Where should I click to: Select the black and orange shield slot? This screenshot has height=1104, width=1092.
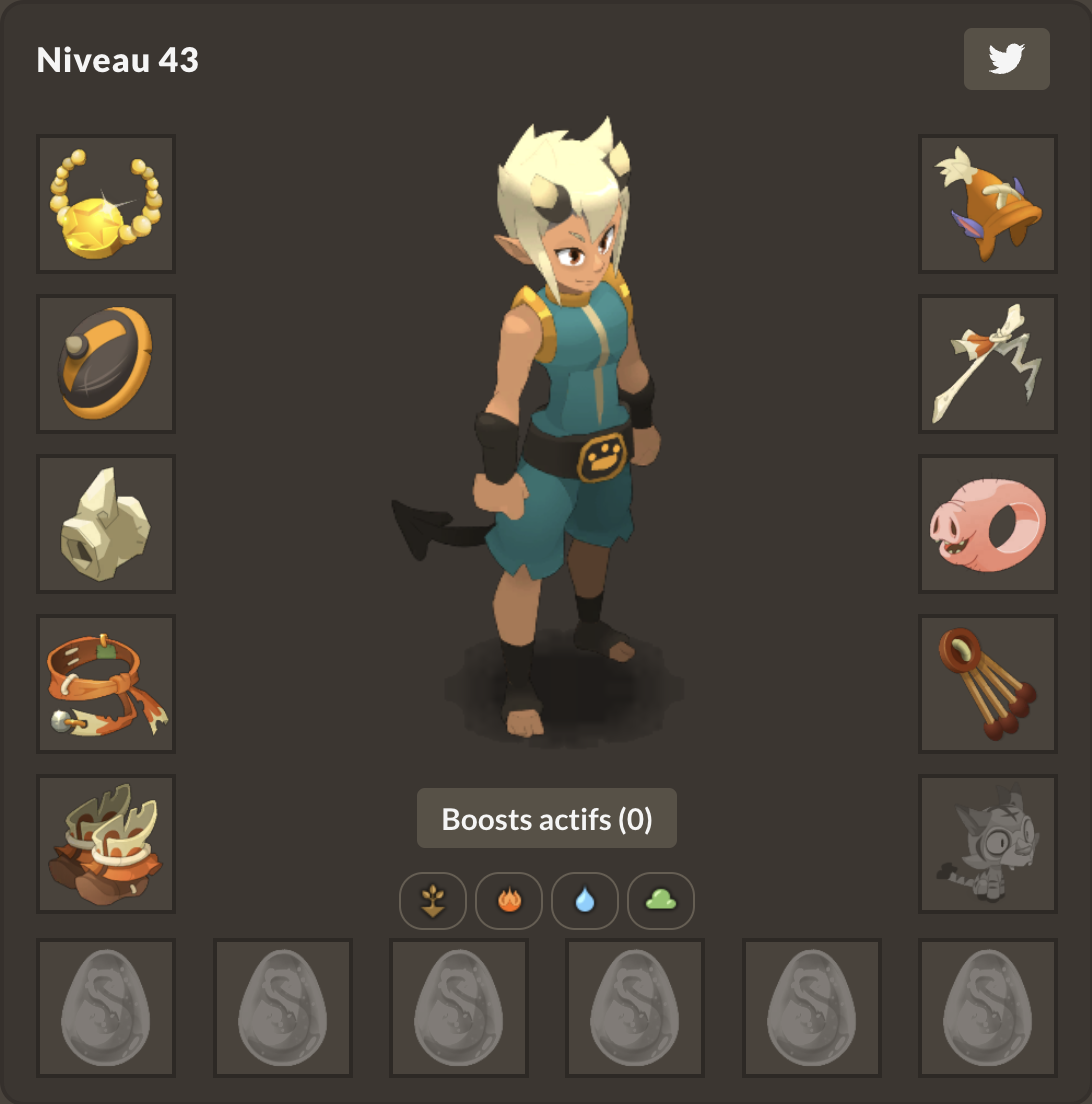(x=106, y=364)
